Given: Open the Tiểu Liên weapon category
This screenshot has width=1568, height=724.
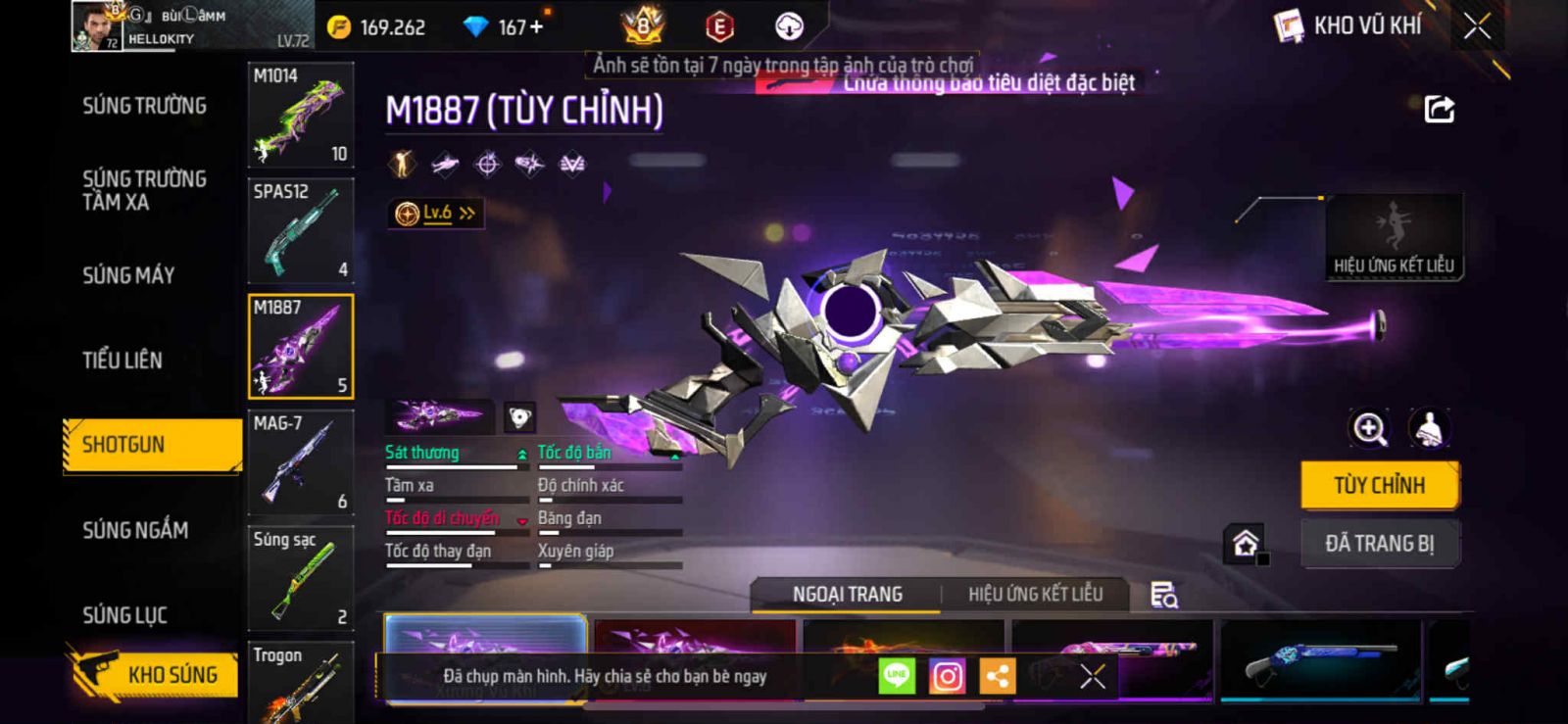Looking at the screenshot, I should click(122, 361).
